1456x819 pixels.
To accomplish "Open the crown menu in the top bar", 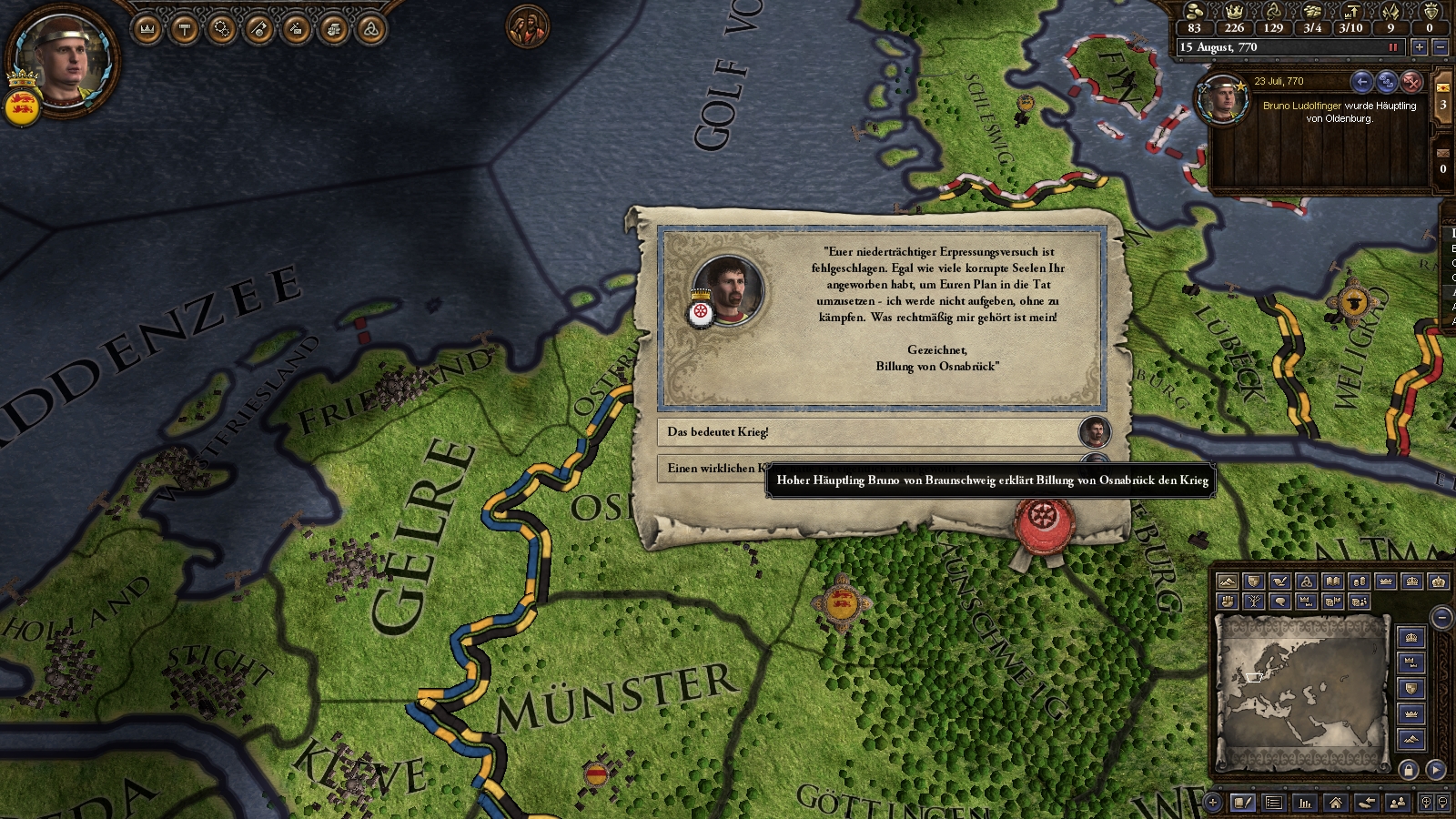I will 147,30.
